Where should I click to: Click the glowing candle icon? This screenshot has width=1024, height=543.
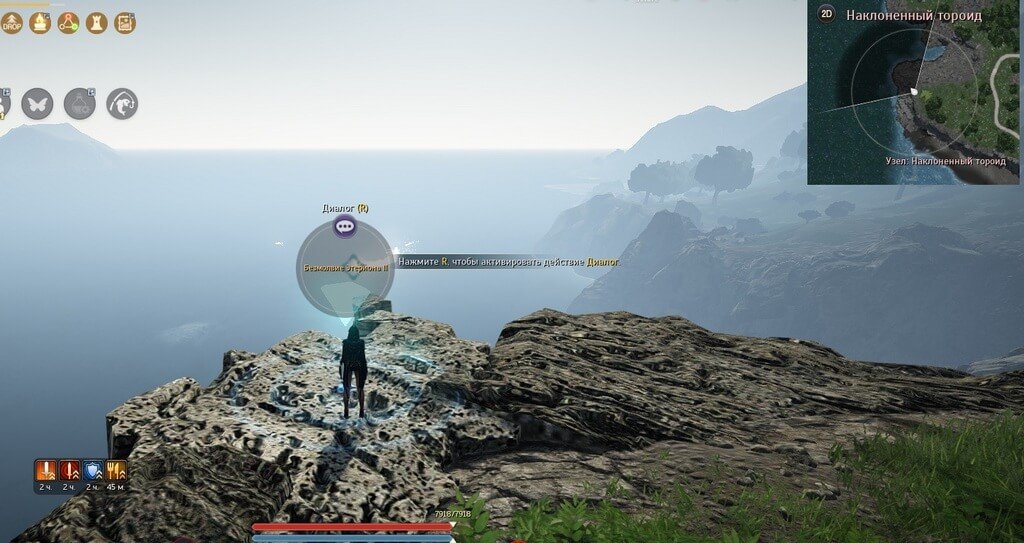[x=40, y=23]
